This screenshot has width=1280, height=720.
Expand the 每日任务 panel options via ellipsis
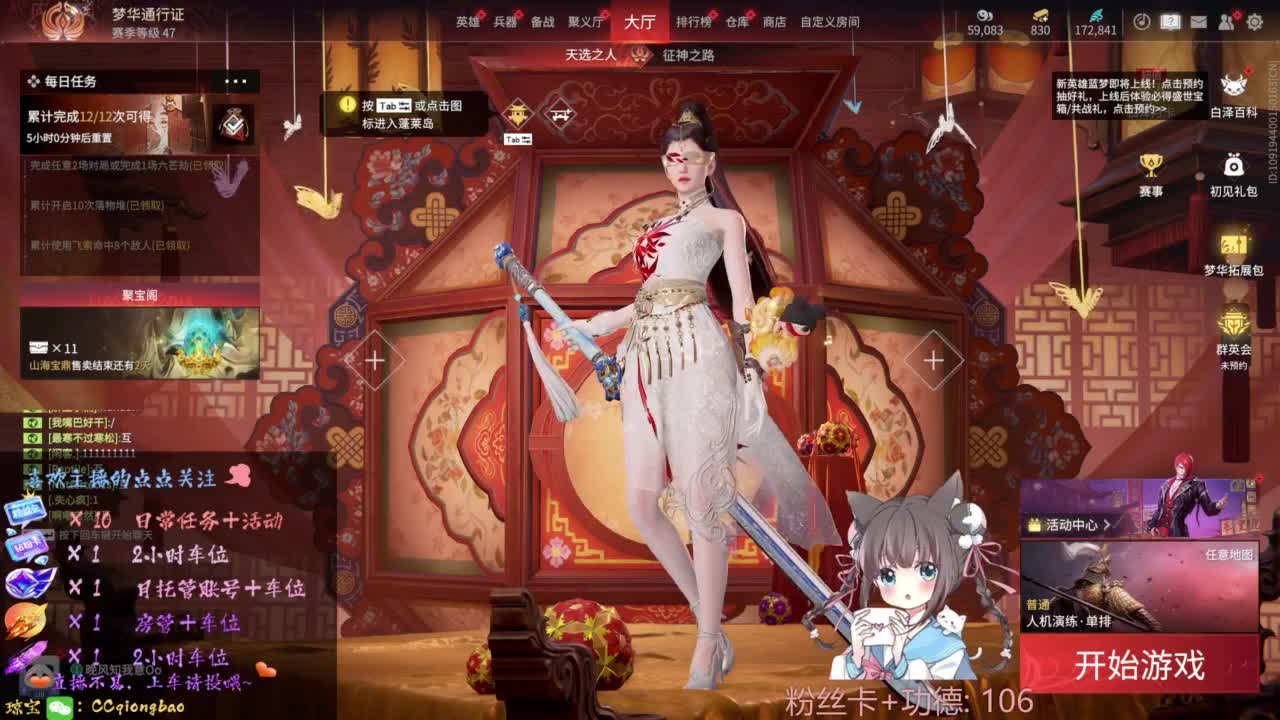(x=235, y=81)
